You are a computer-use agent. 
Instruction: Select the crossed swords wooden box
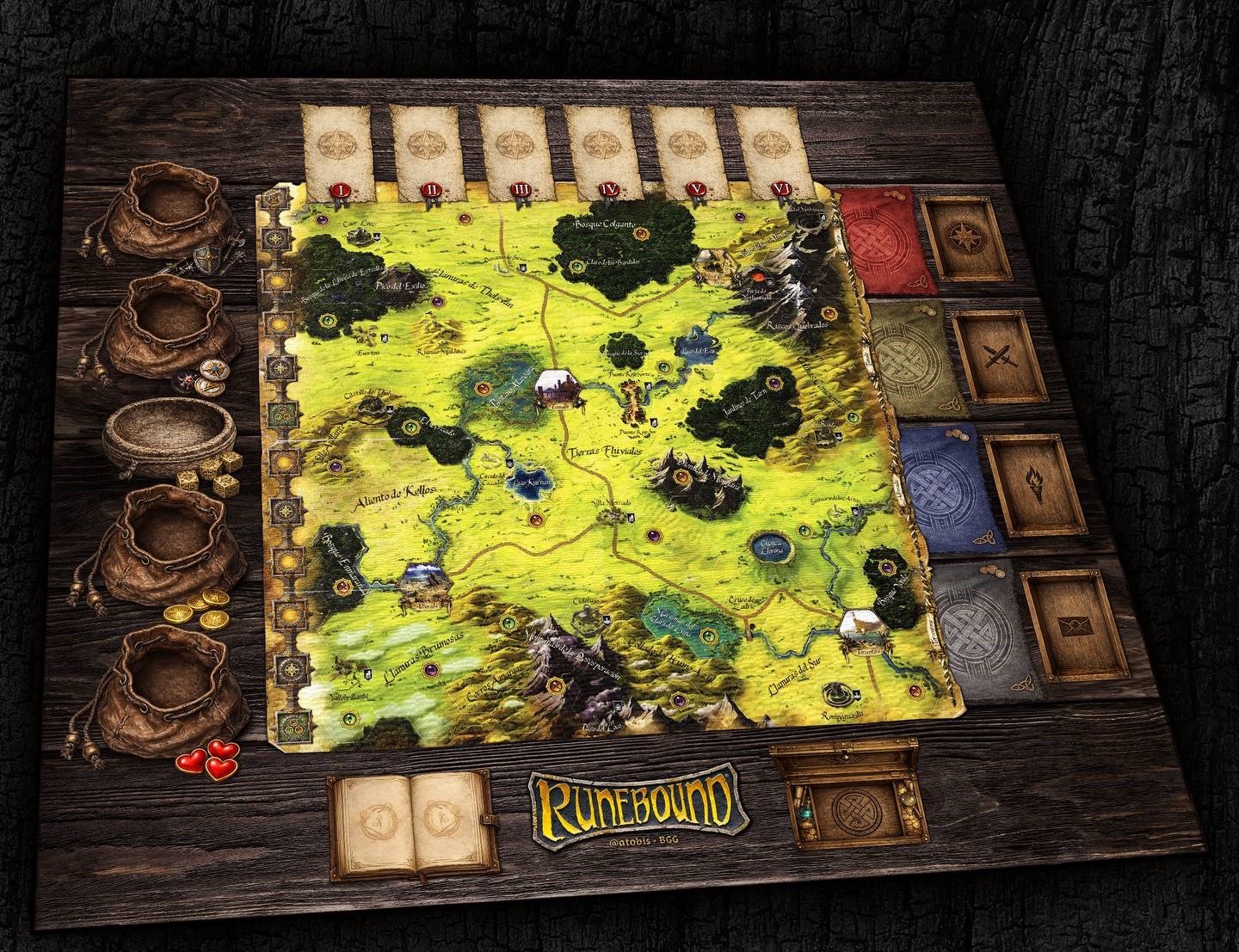995,353
